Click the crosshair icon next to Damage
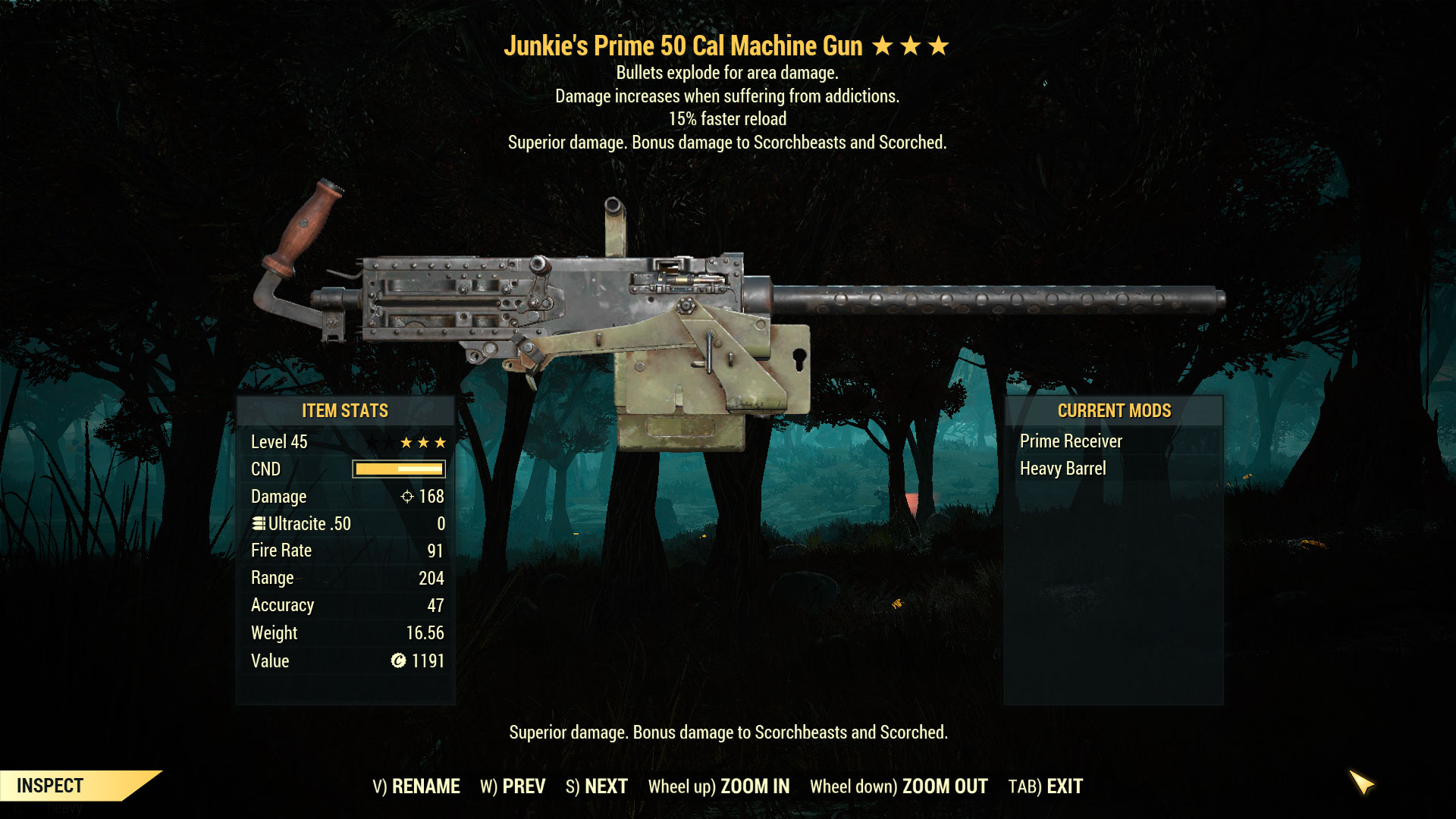 (407, 497)
